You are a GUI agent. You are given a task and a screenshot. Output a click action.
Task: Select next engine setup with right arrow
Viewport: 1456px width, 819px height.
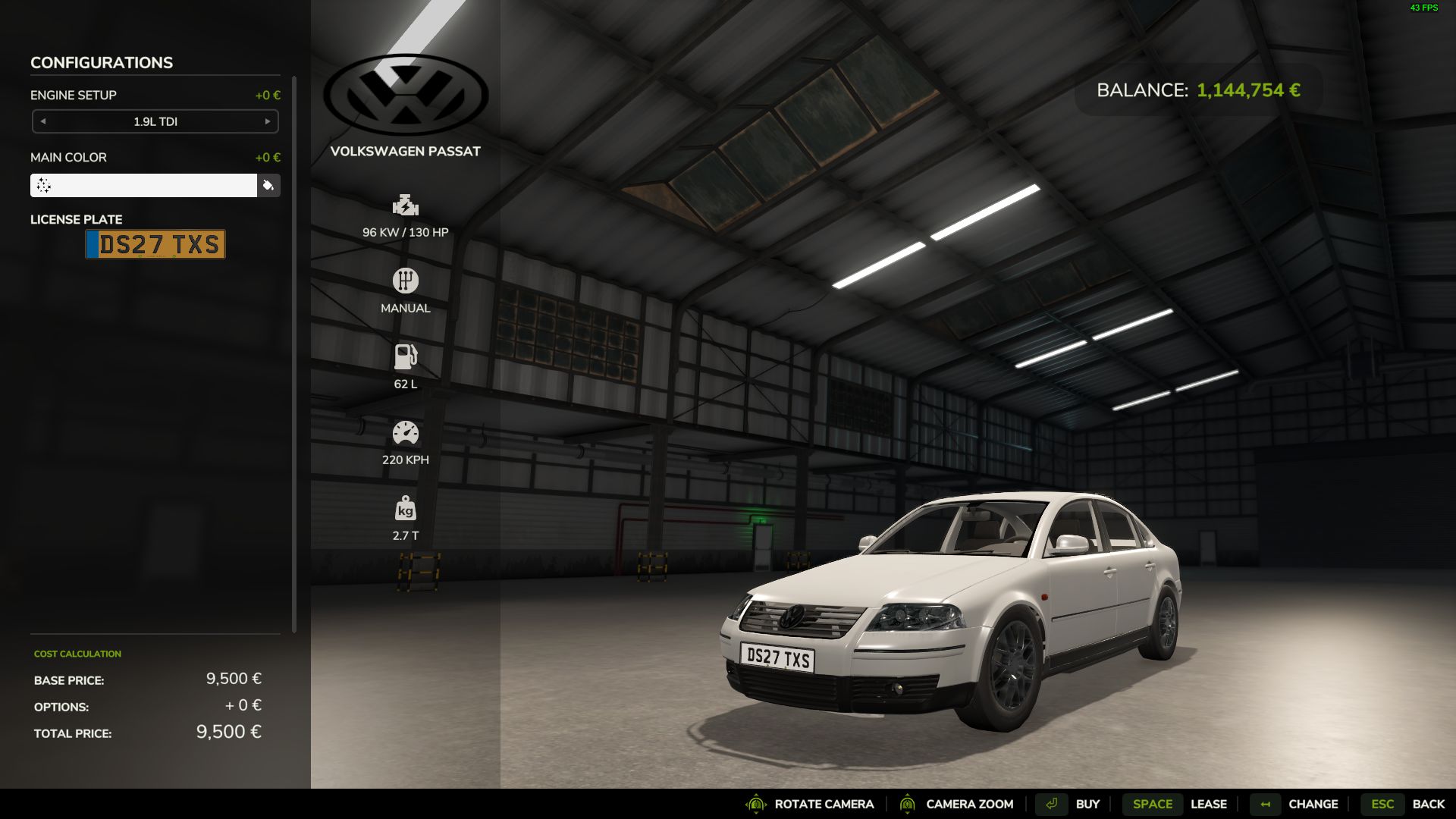(x=268, y=121)
